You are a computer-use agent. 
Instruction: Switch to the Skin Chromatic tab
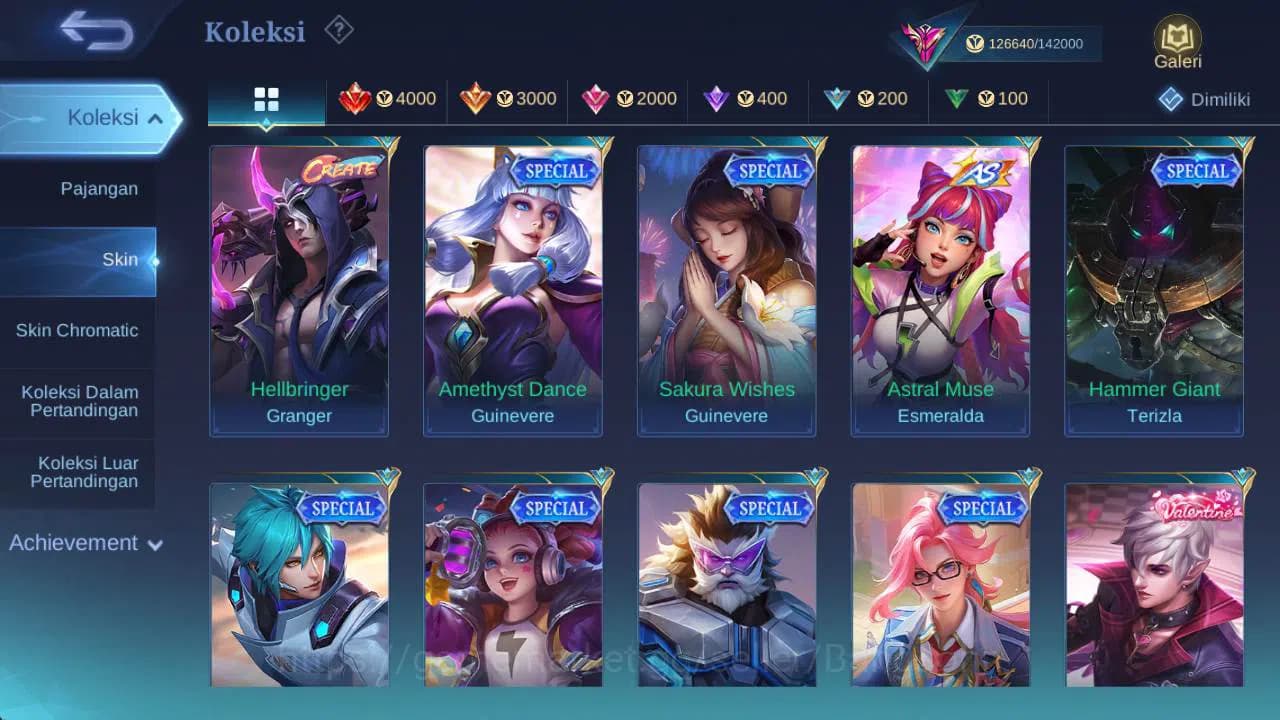76,330
